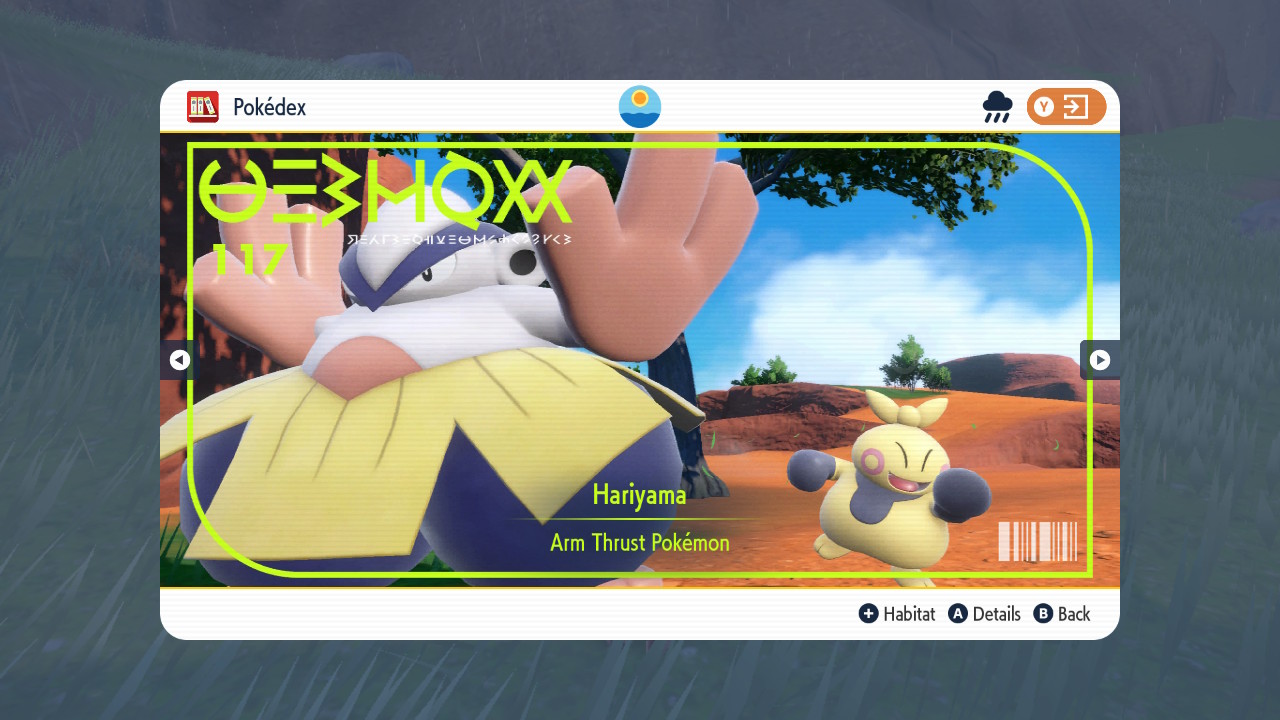Select the Hariyama name label

(639, 494)
